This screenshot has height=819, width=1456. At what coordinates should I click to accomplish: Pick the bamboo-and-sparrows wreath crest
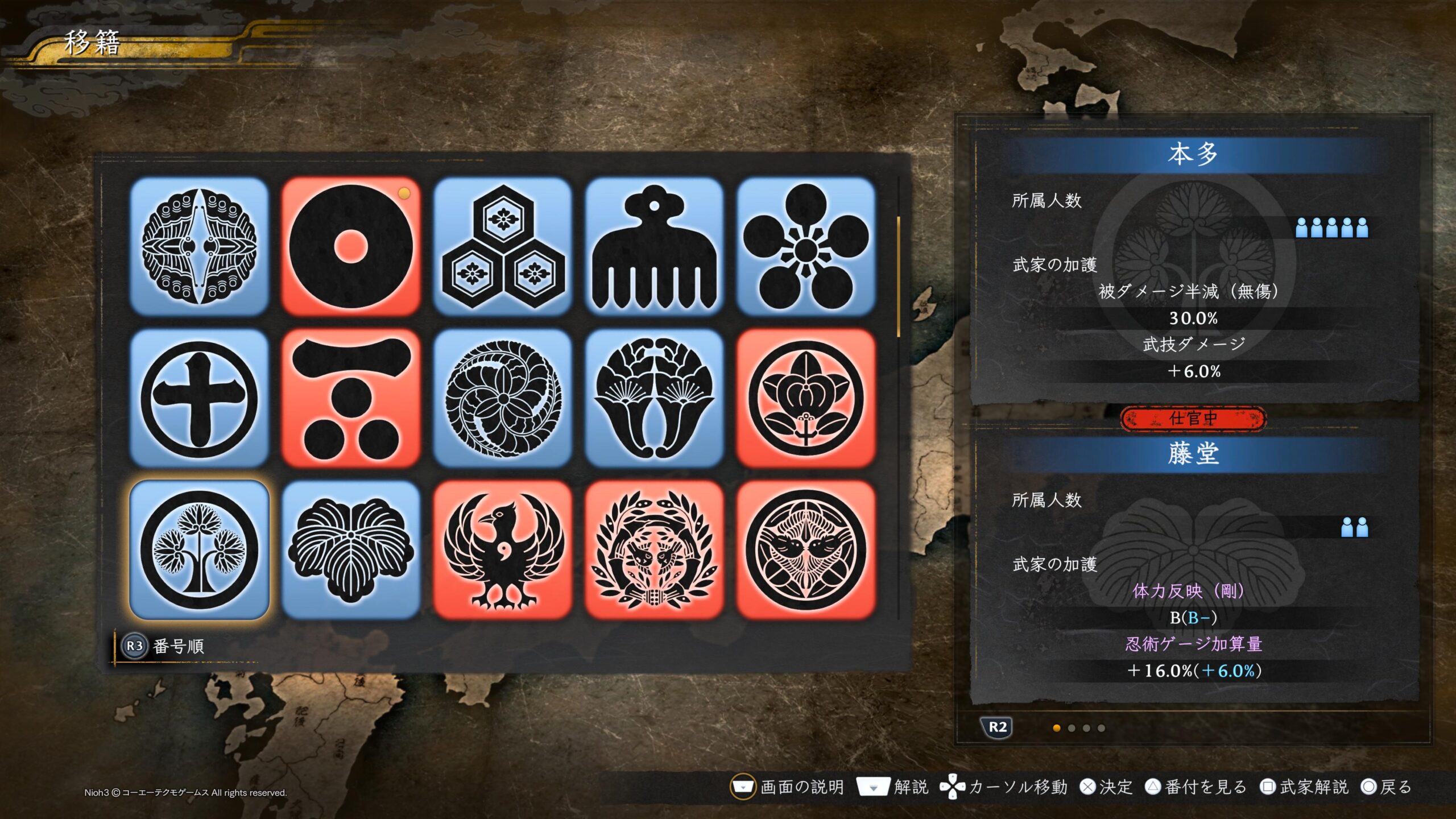pyautogui.click(x=654, y=550)
